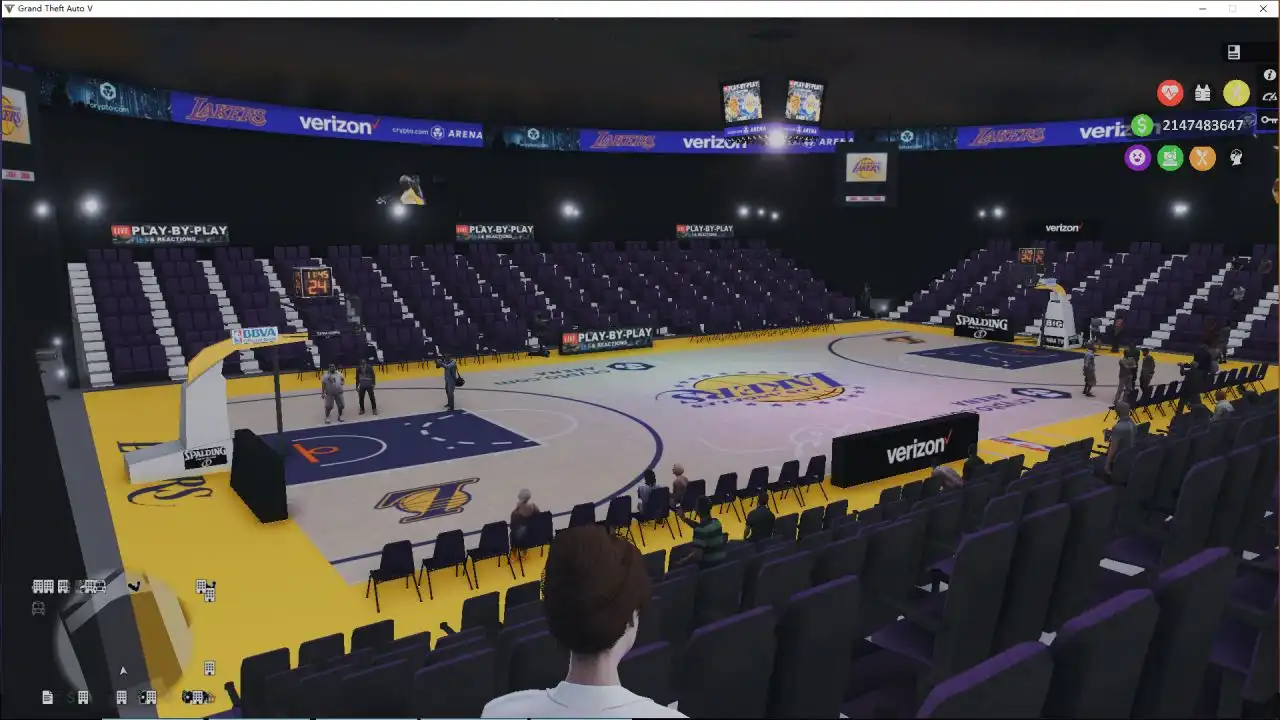The image size is (1280, 720).
Task: Select the document blip on the minimap
Action: pyautogui.click(x=47, y=697)
